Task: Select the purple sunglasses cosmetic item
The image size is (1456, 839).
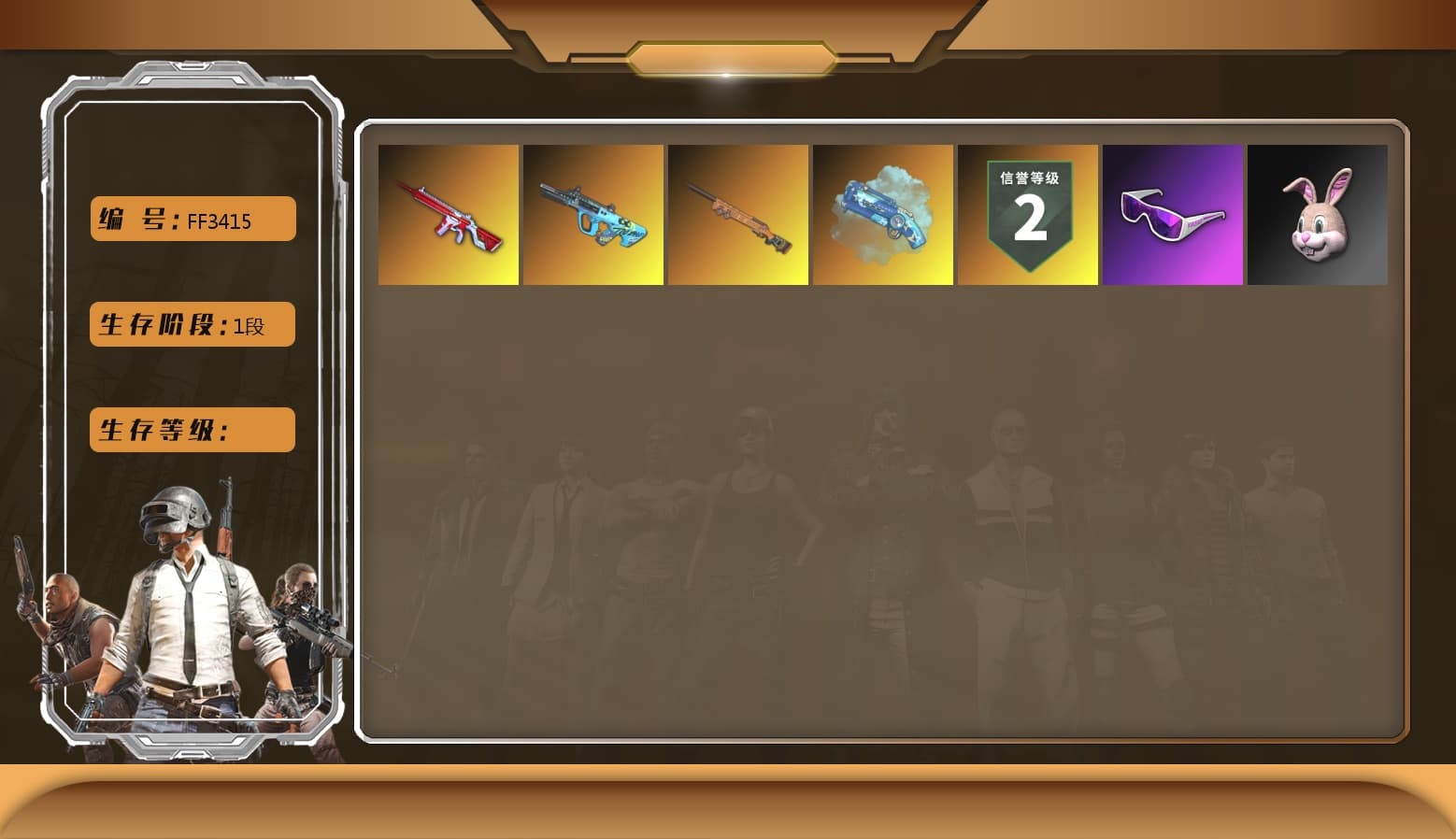Action: tap(1173, 215)
